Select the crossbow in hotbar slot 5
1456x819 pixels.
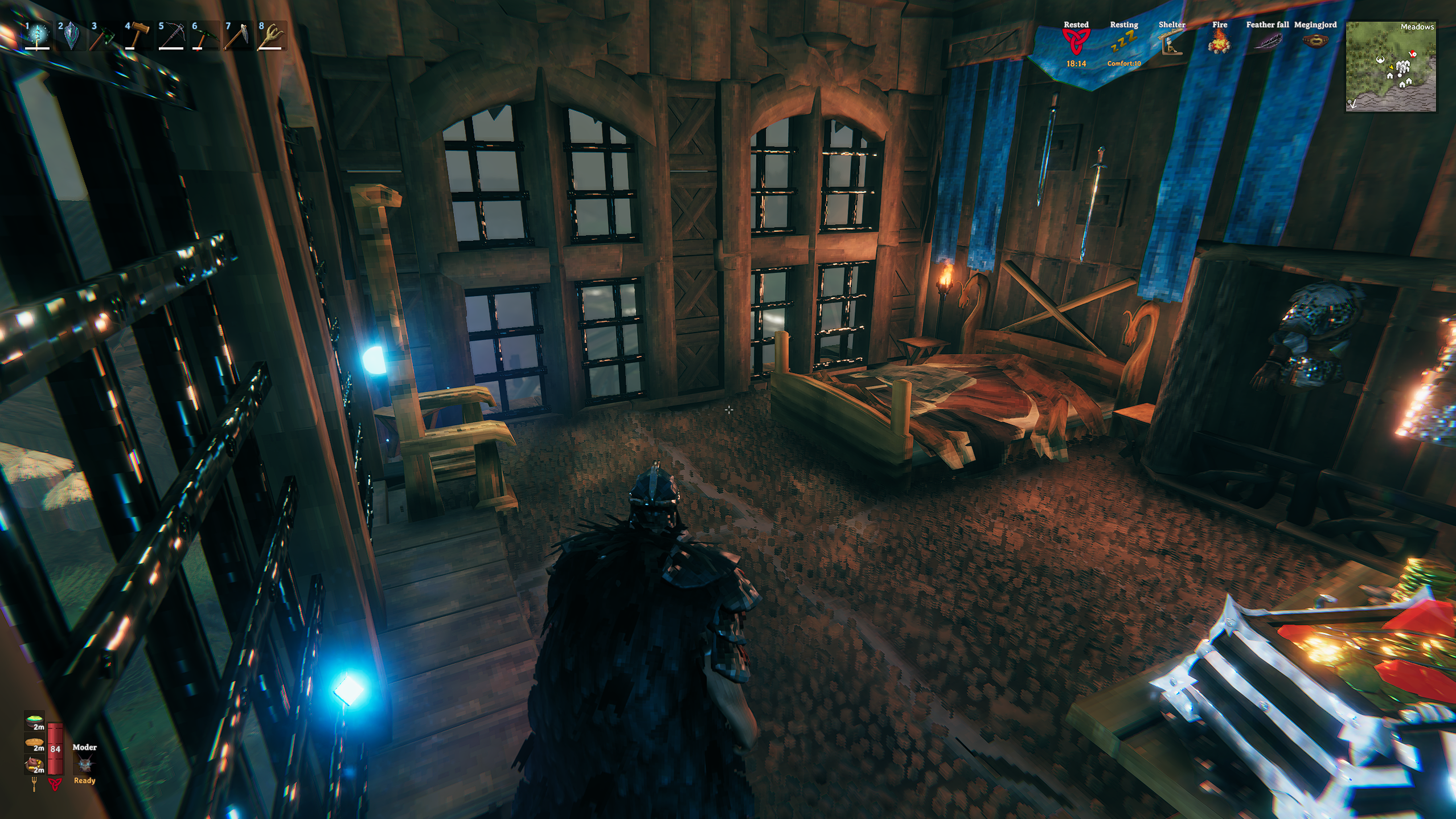pos(171,36)
